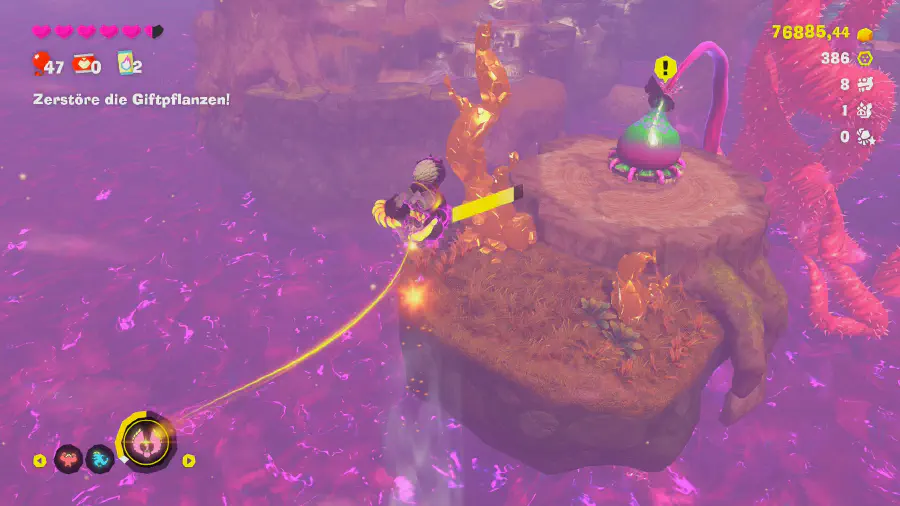Click the objective text 'Zerstöre die Giftpflanzen!'

click(x=130, y=99)
